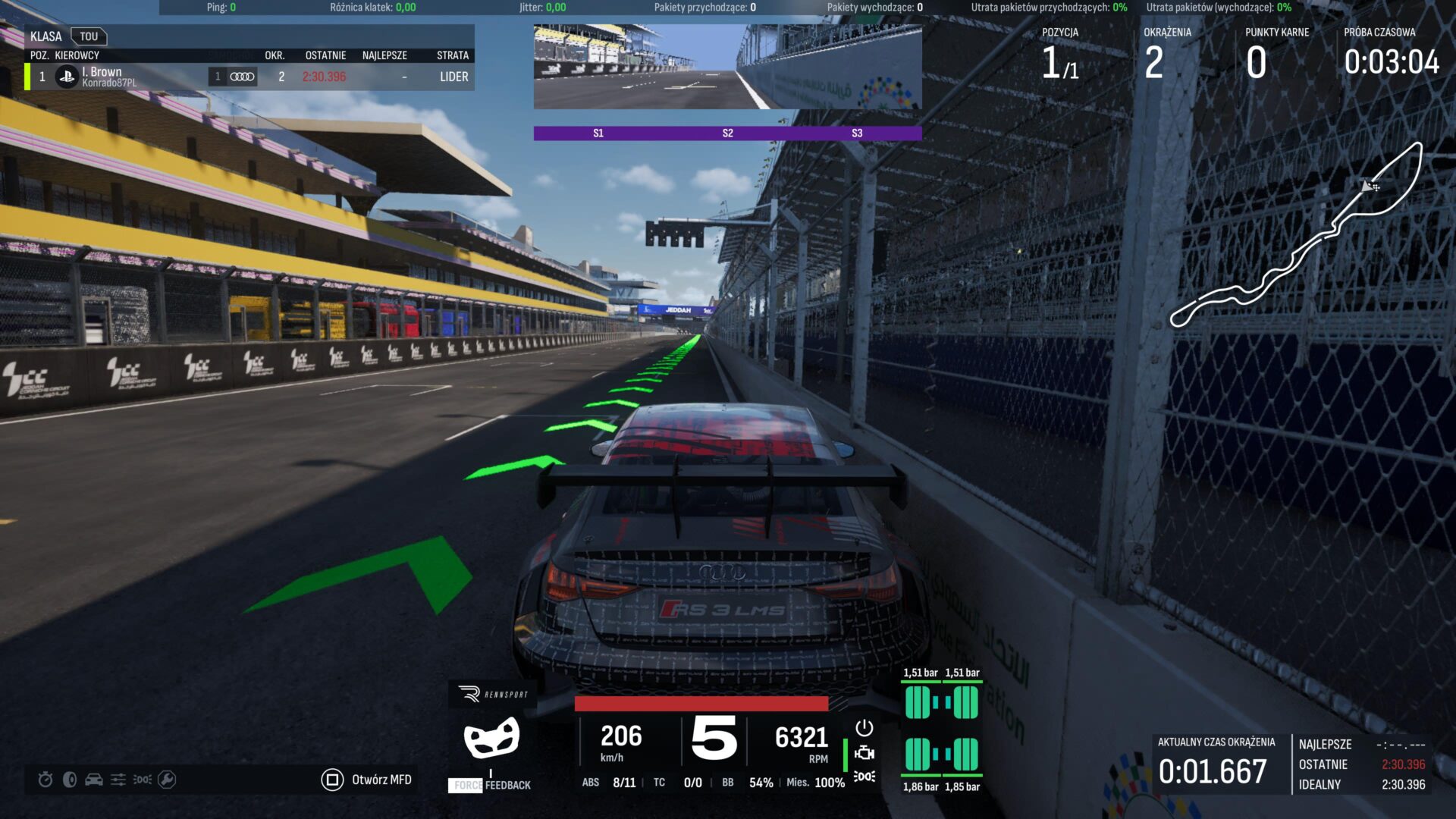Select the headlights icon in the MFD bar
The height and width of the screenshot is (819, 1456).
(x=143, y=780)
